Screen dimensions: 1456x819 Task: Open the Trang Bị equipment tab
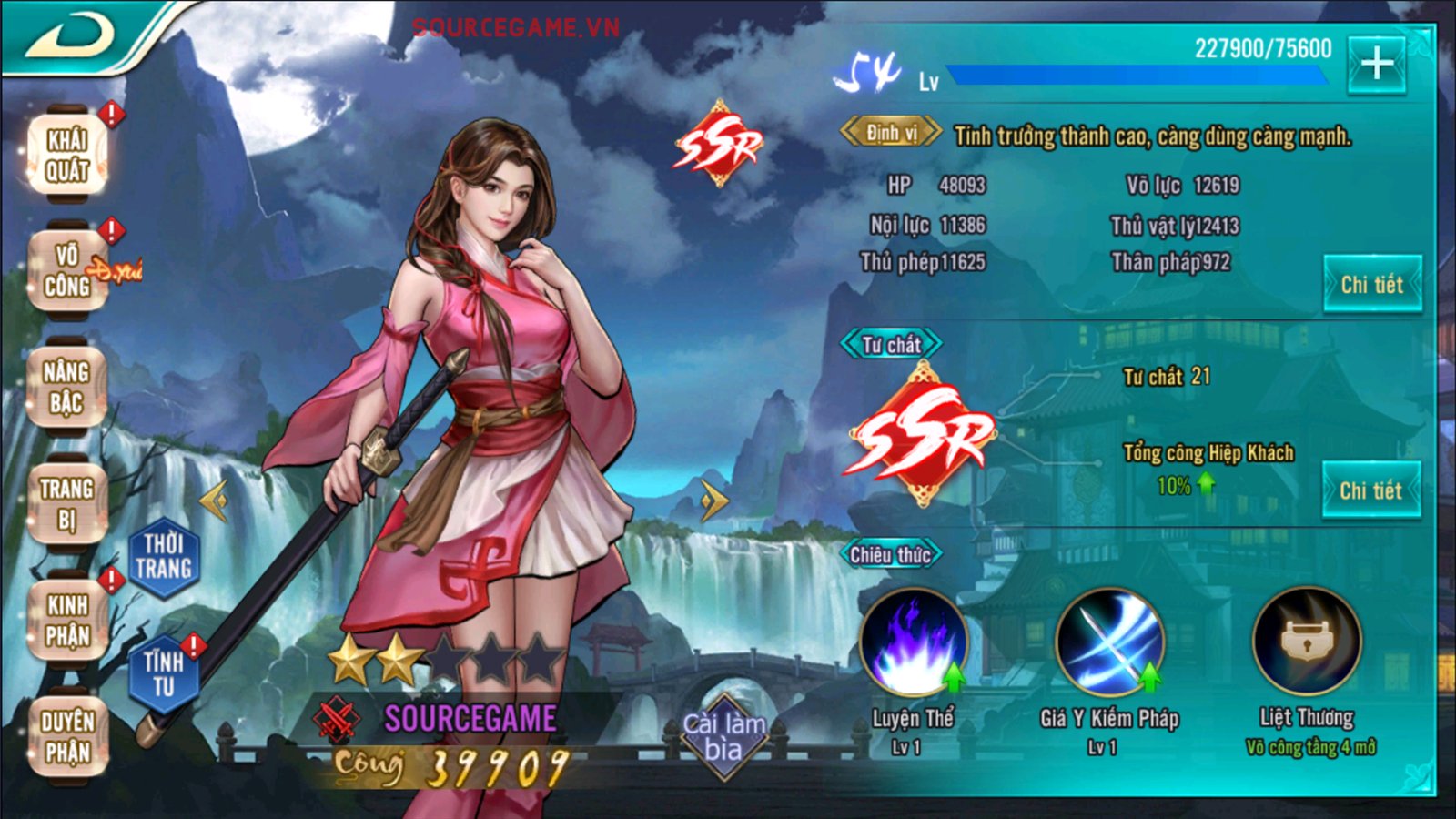[66, 503]
